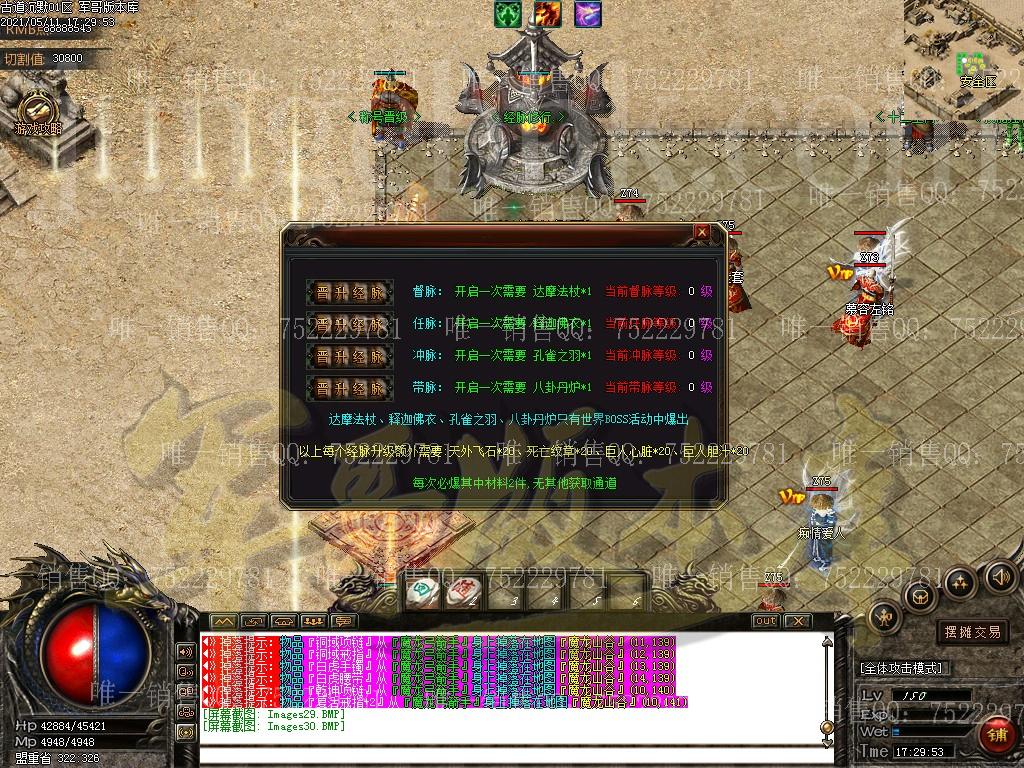Upgrade the 冲脉 meridian

349,356
